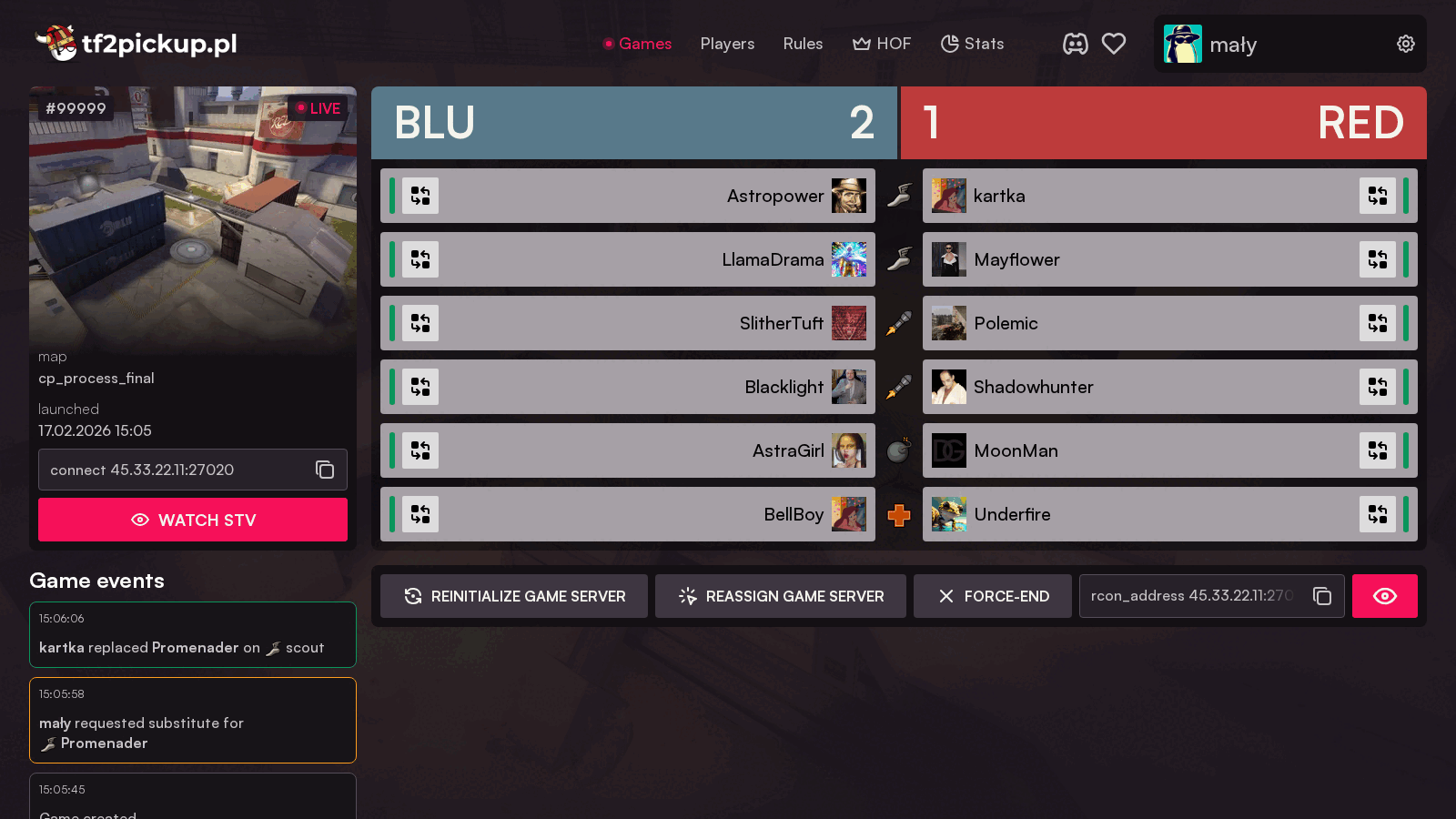Screen dimensions: 1456x819
Task: Click the heart donation icon
Action: point(1114,43)
